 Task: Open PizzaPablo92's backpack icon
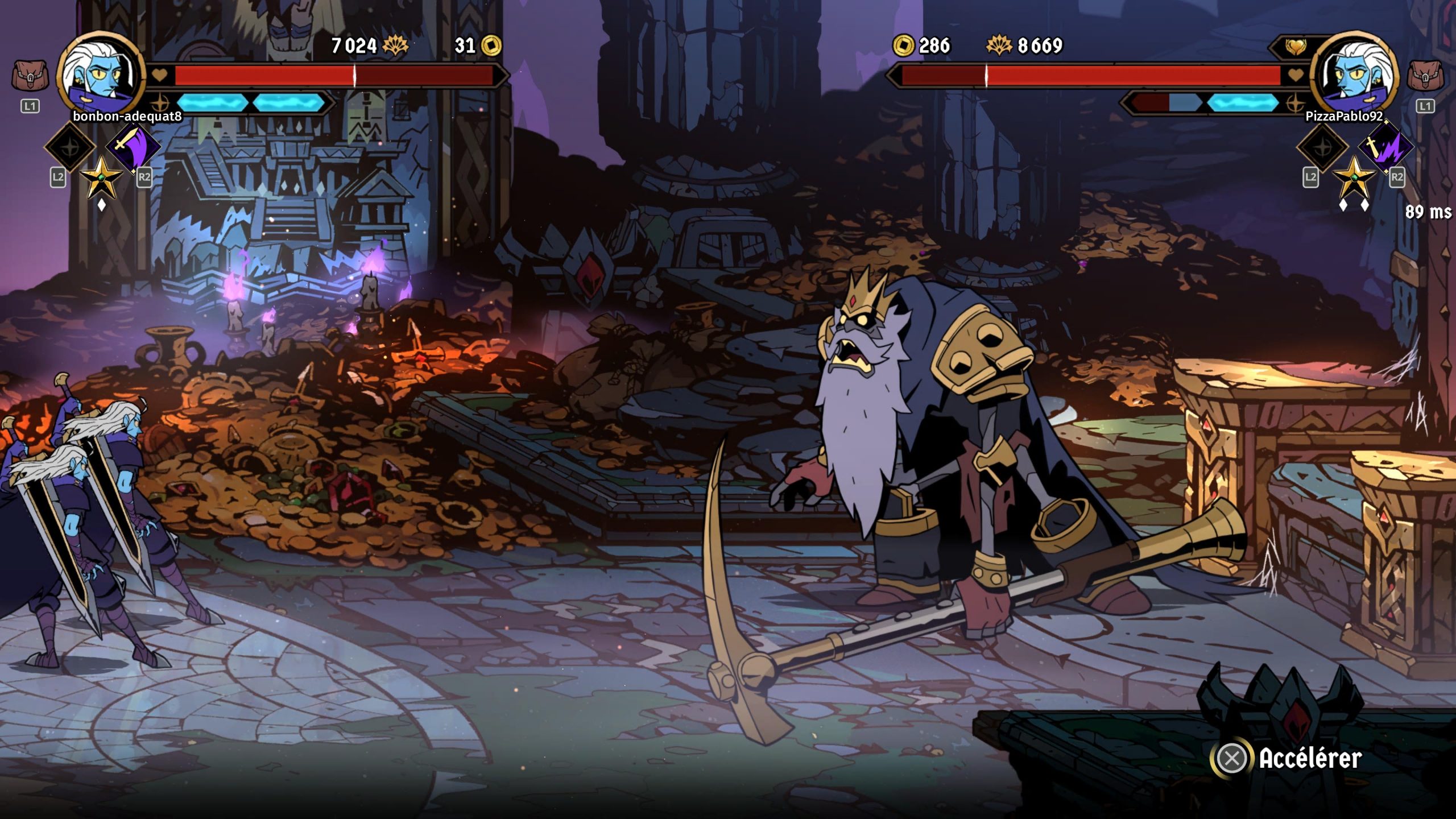(x=1425, y=76)
